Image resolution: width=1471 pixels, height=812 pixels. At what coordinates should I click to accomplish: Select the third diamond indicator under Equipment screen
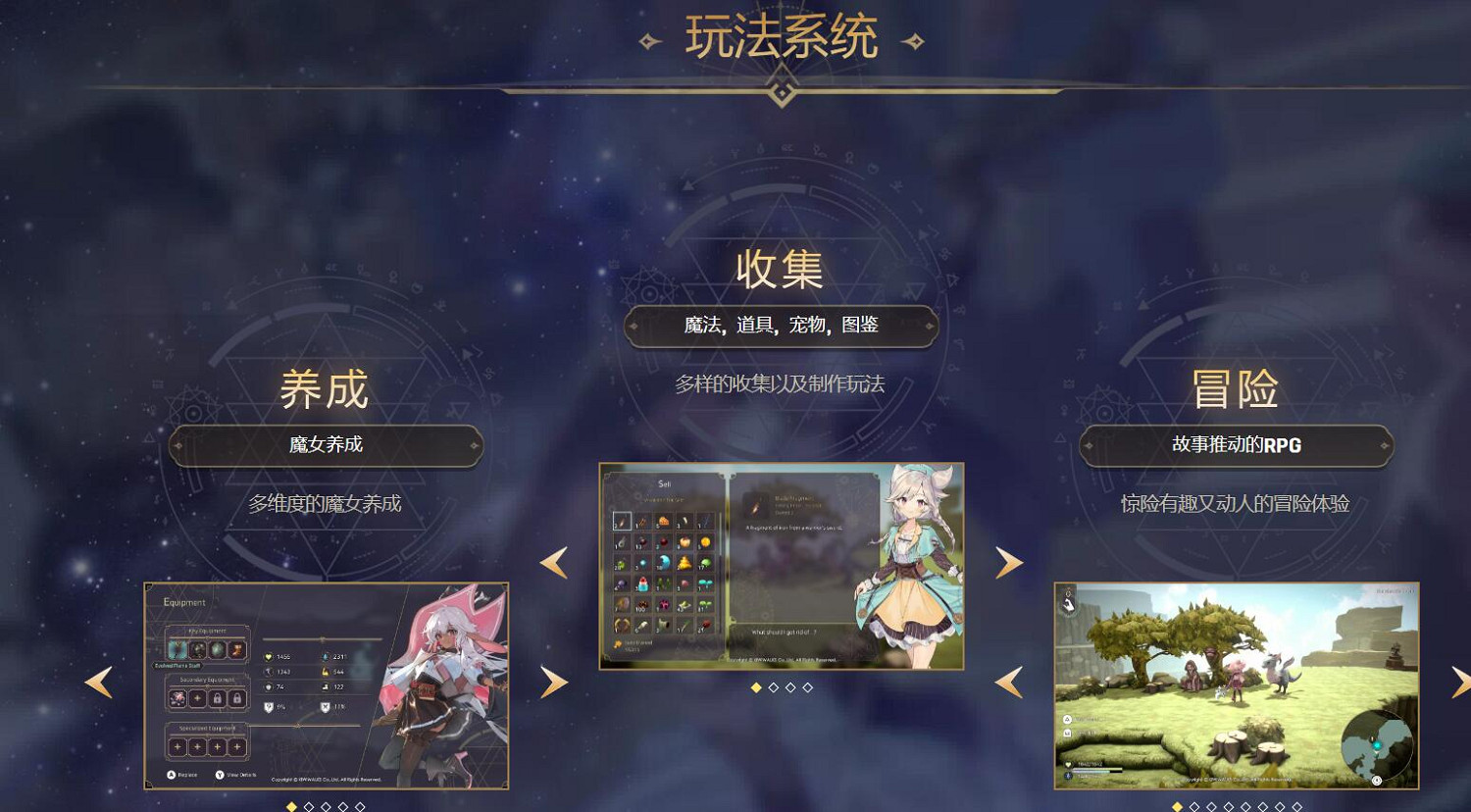[327, 806]
